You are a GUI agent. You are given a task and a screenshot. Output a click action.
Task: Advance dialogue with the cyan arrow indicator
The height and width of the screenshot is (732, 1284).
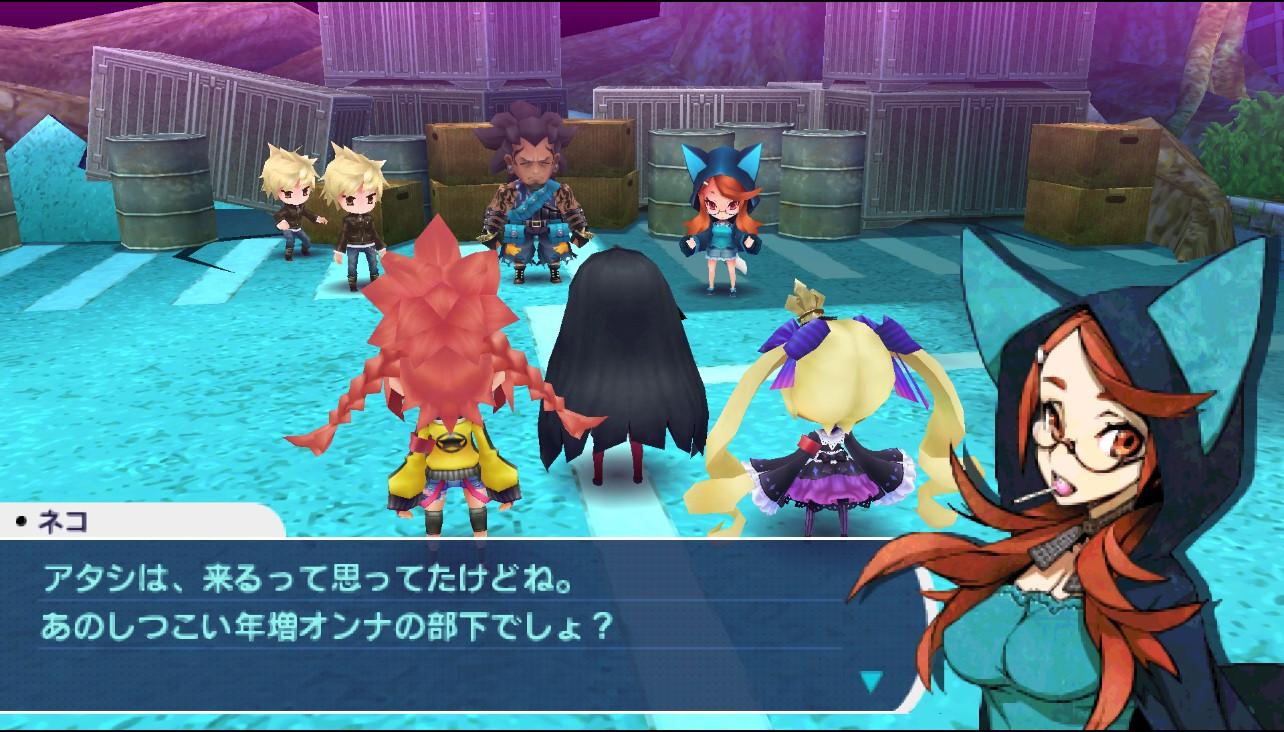coord(872,682)
